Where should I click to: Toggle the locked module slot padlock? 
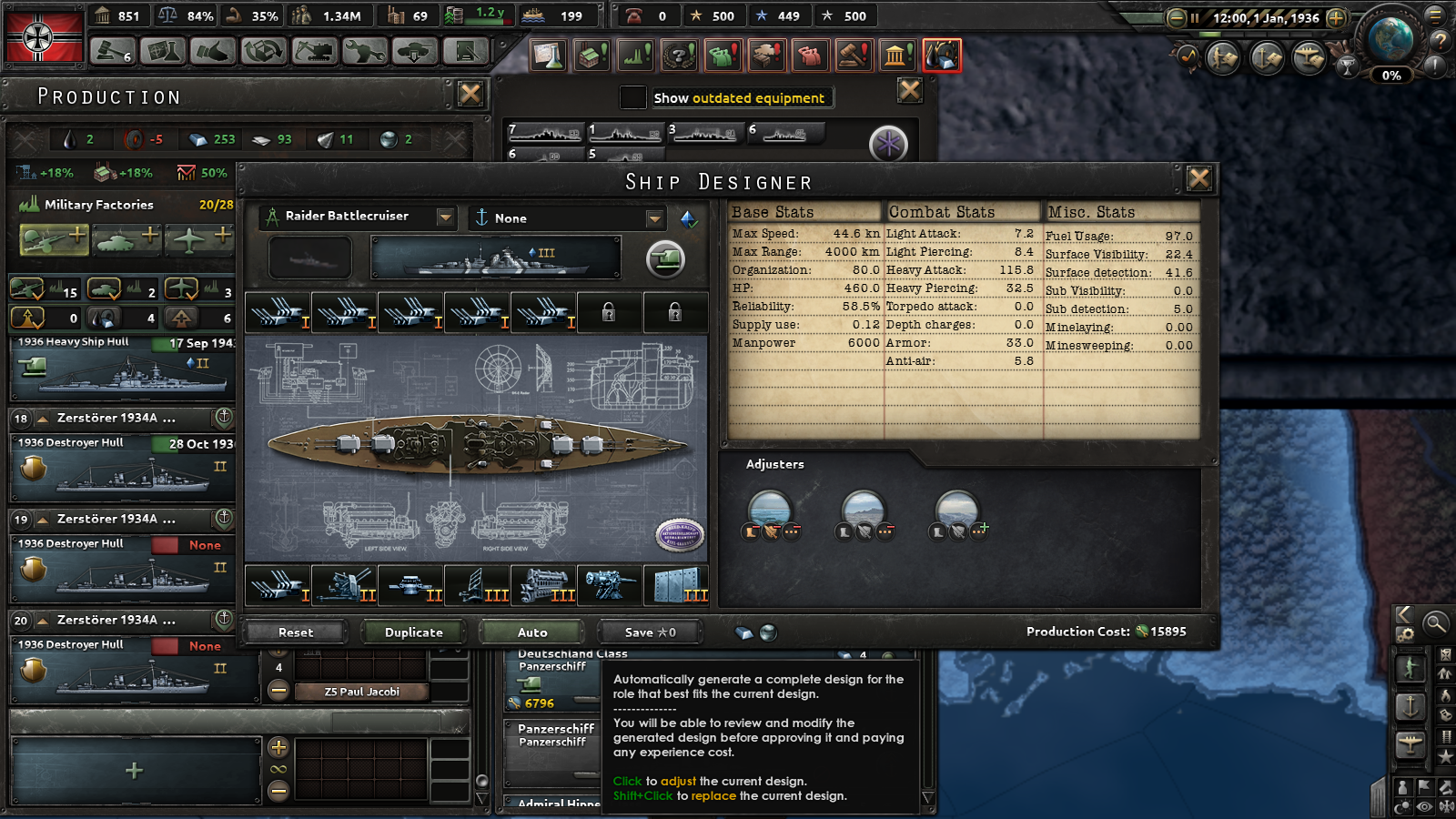click(x=608, y=313)
